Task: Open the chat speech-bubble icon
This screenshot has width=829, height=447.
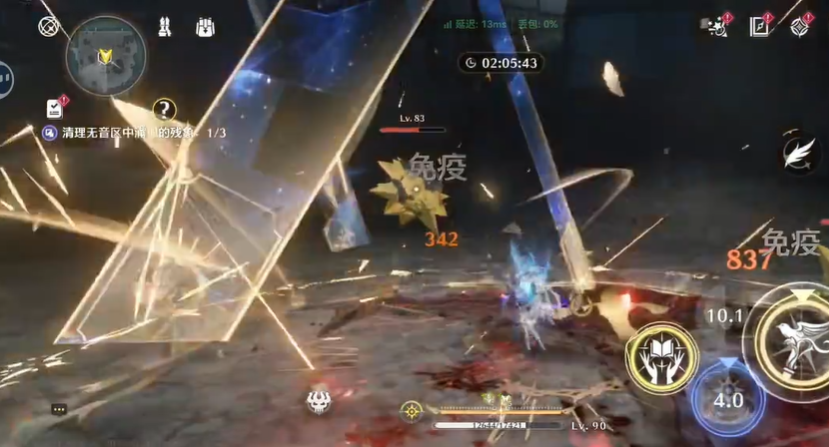Action: coord(59,409)
